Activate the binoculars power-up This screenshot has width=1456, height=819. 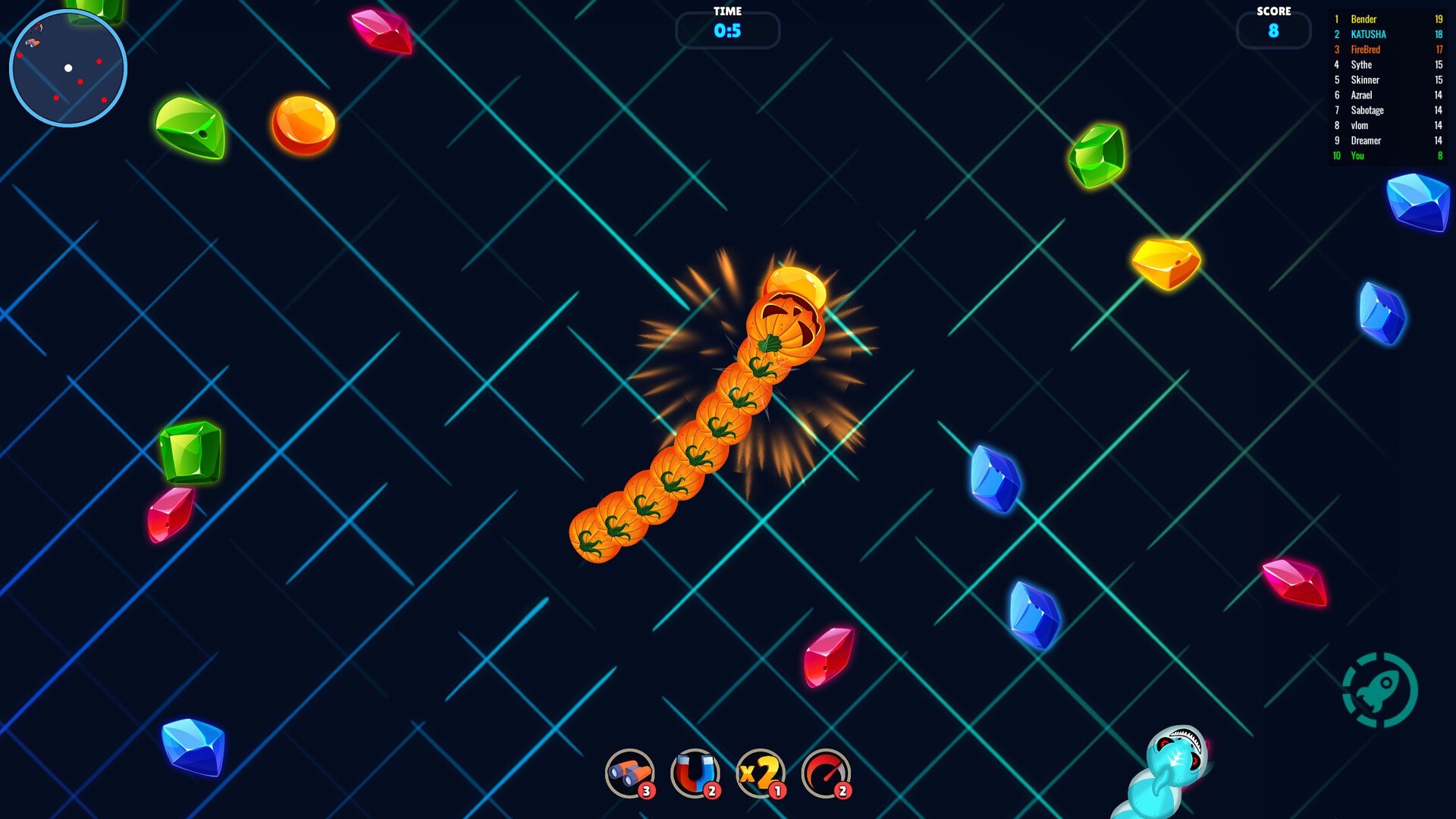(x=629, y=772)
